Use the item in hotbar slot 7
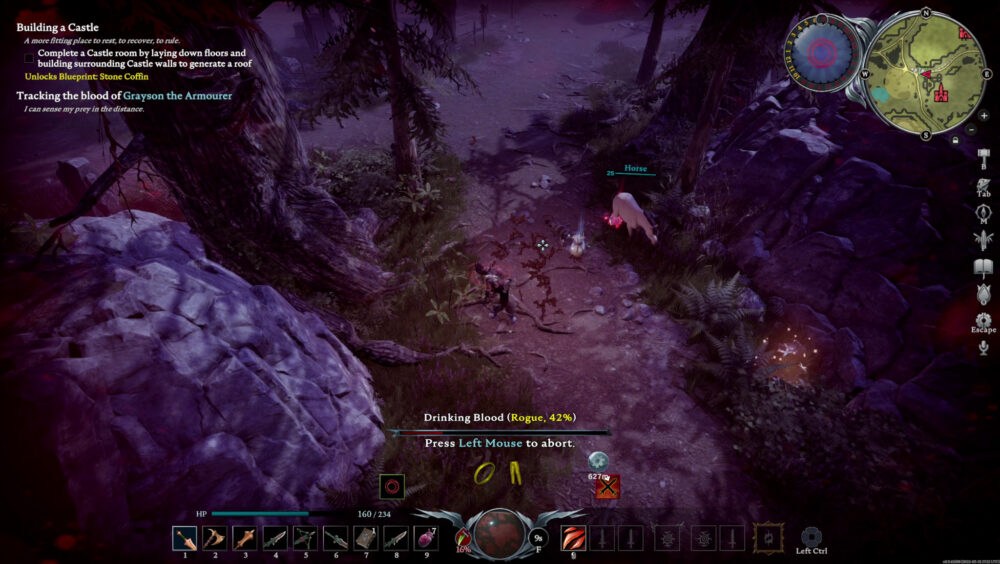 (x=366, y=539)
